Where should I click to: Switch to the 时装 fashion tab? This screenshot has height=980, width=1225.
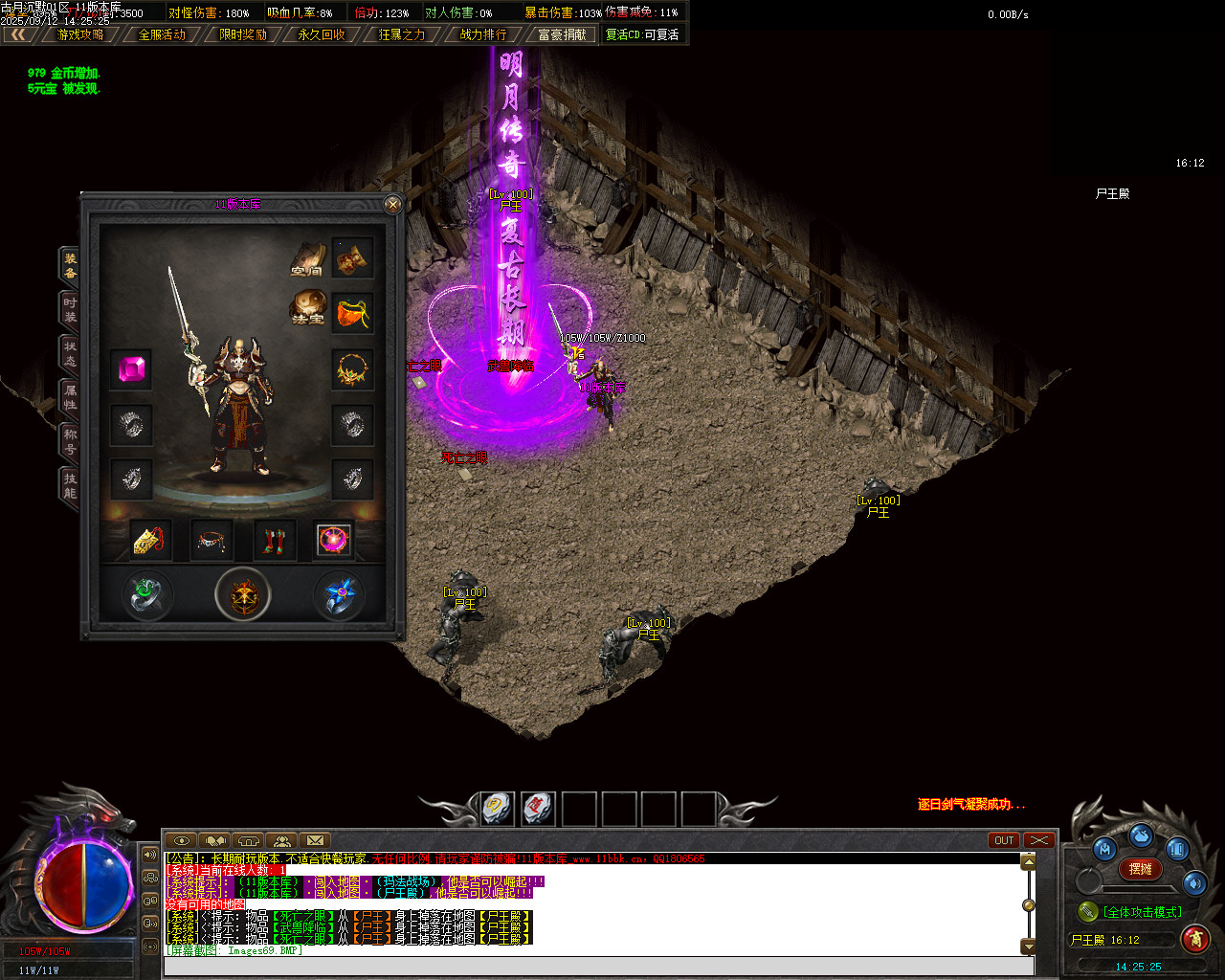point(70,309)
